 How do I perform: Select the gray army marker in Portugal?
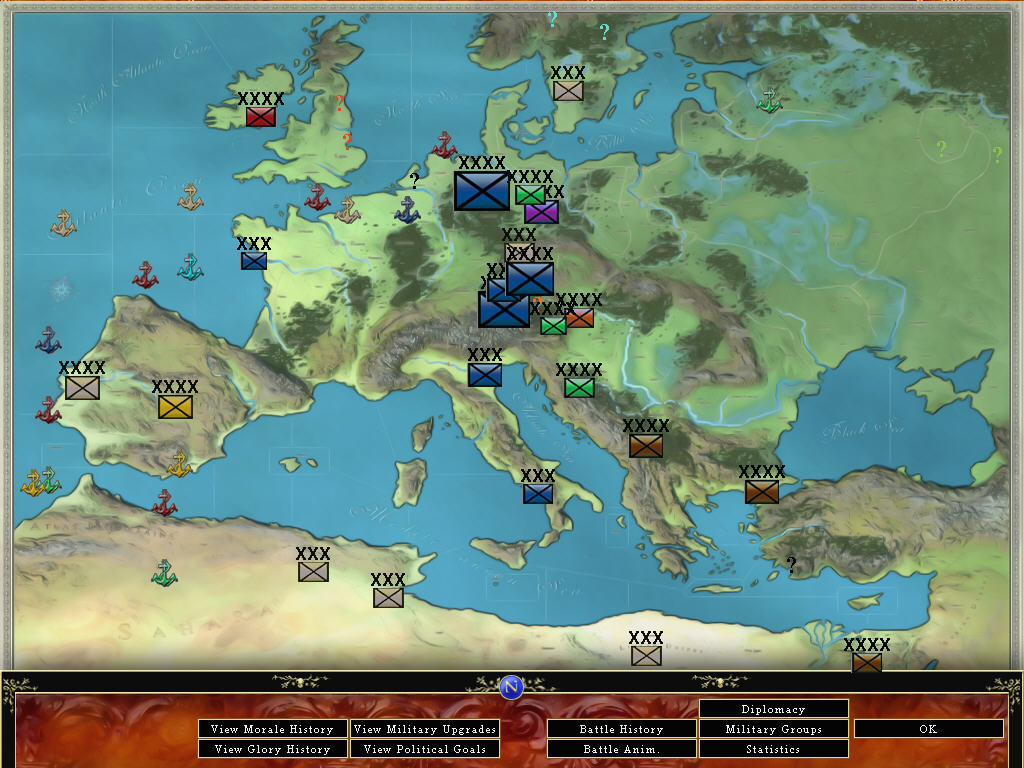point(82,388)
